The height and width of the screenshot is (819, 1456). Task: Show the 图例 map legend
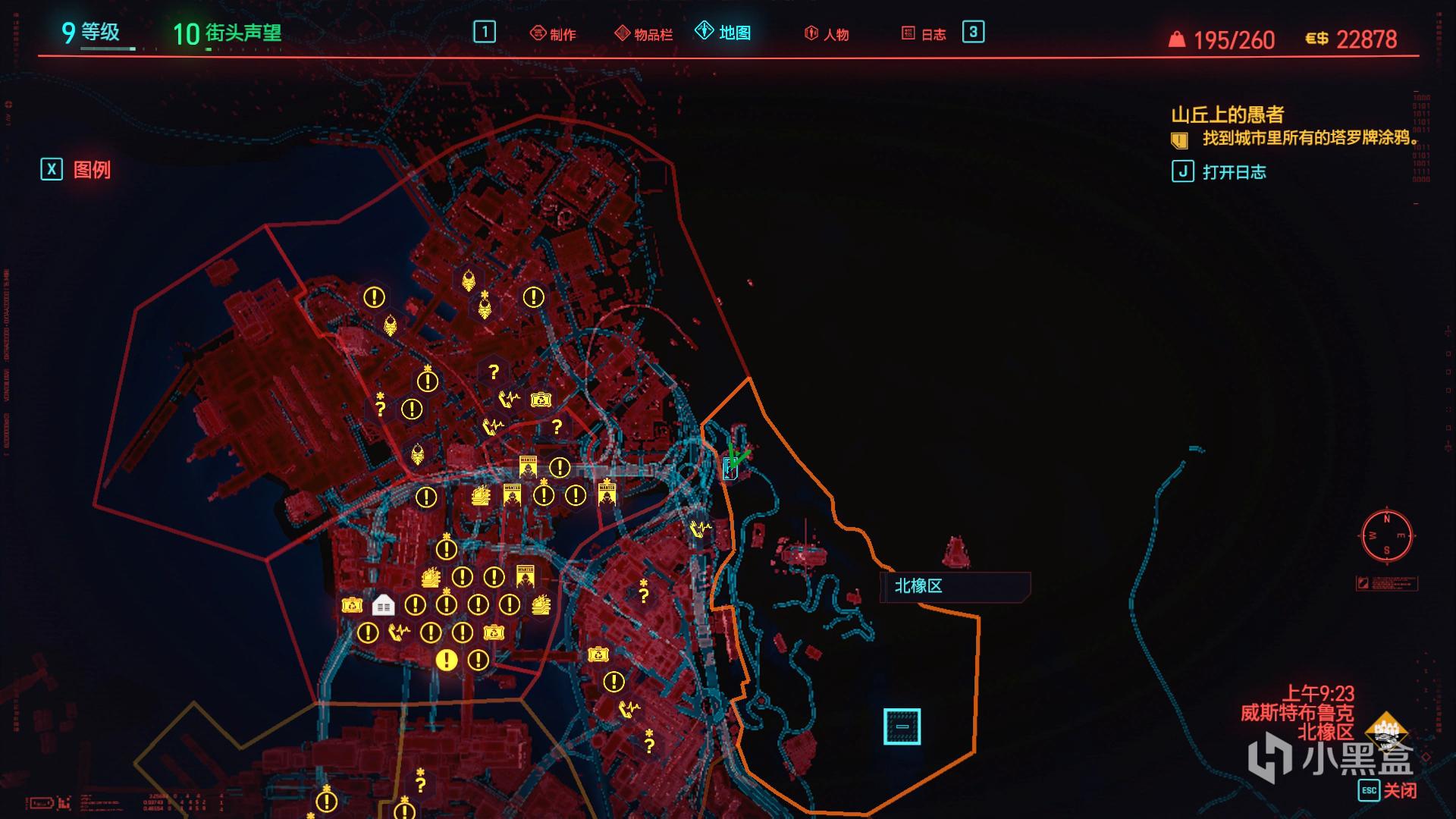[77, 170]
